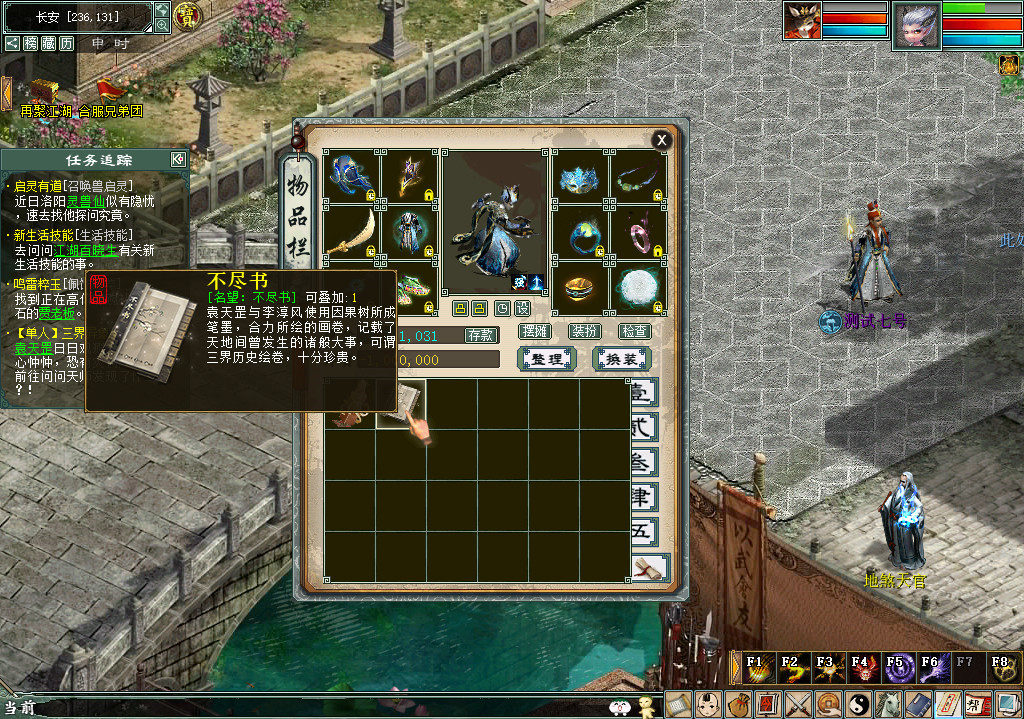
Task: Click the 检查 inspect button
Action: point(634,331)
